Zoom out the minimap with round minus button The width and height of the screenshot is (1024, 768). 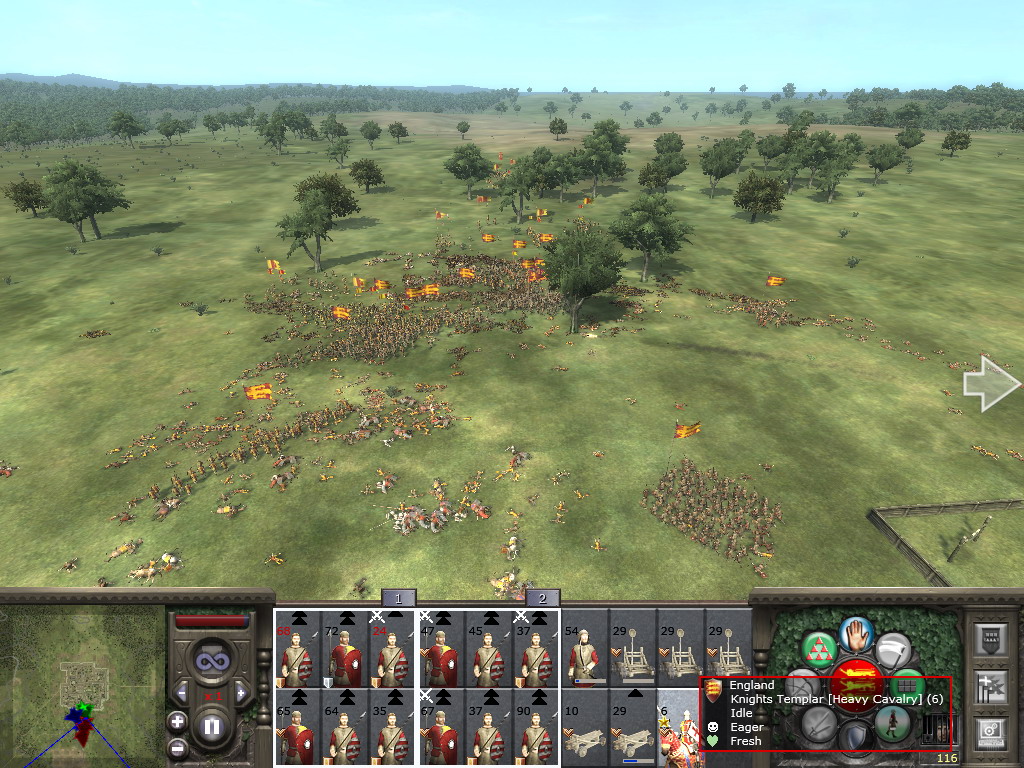tap(177, 747)
